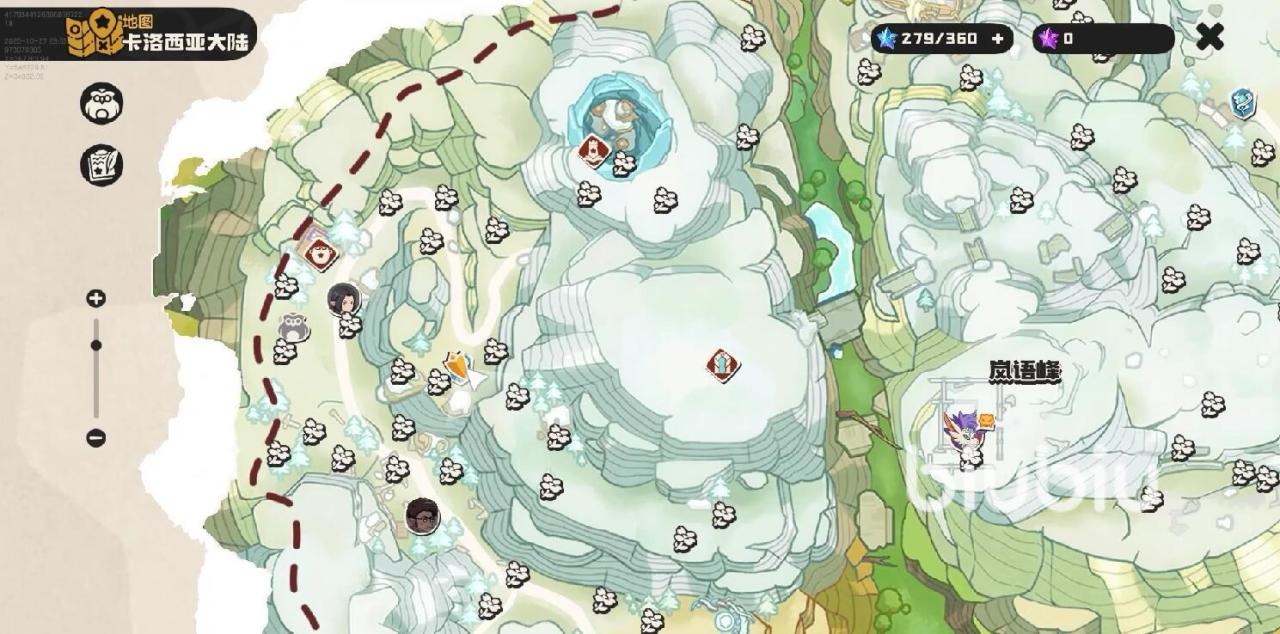Select the orange arrow player location marker

(459, 369)
